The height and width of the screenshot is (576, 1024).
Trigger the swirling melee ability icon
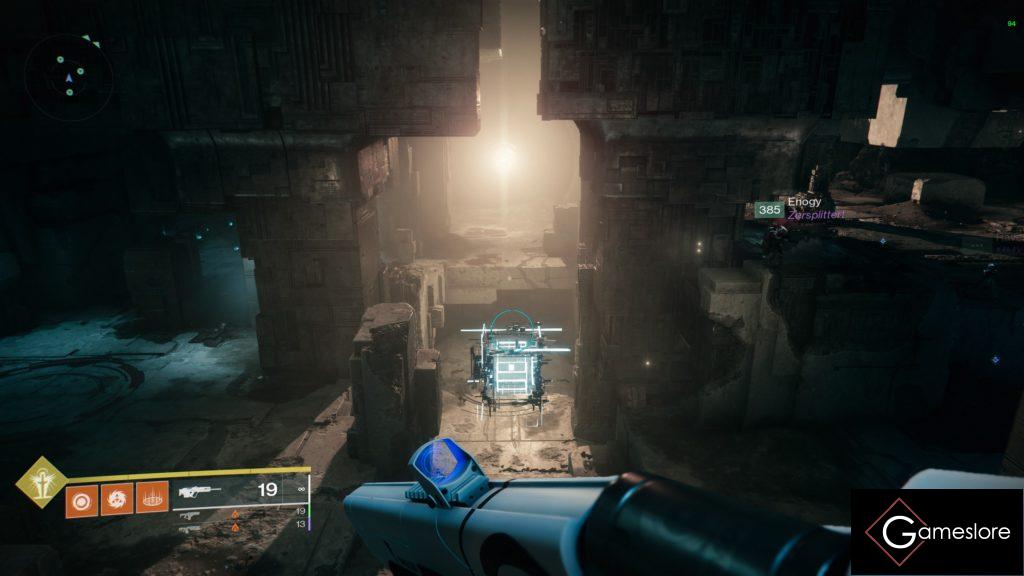click(x=116, y=498)
